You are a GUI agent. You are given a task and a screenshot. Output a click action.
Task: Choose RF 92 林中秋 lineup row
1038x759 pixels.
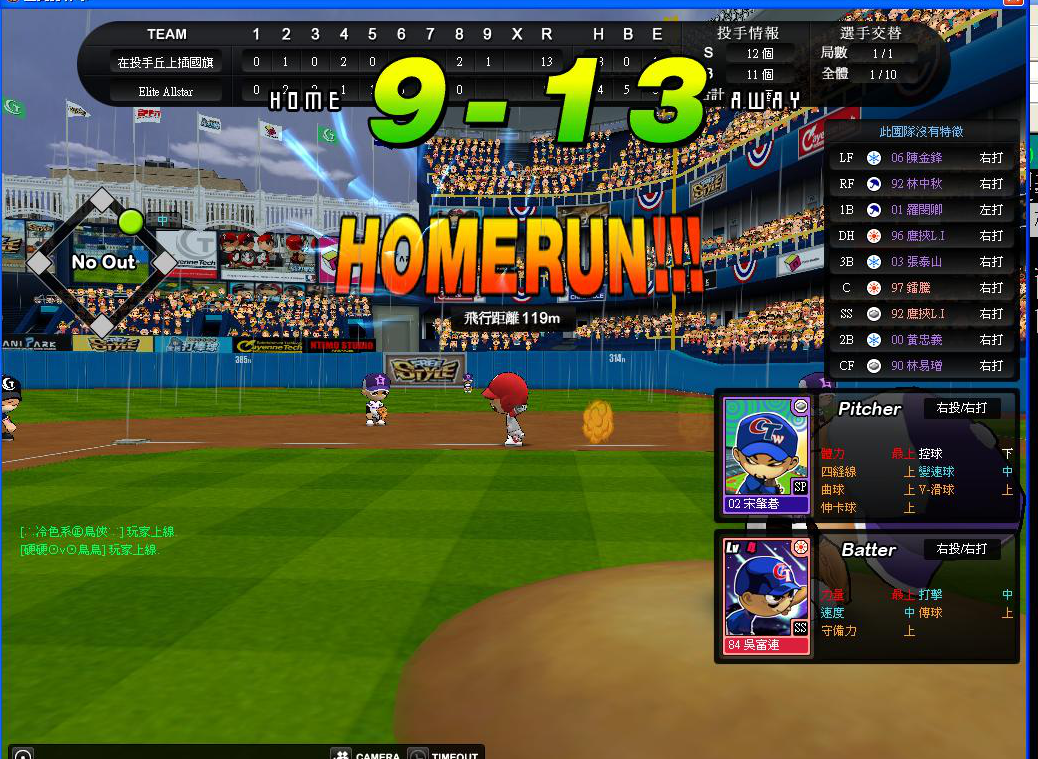[x=920, y=184]
